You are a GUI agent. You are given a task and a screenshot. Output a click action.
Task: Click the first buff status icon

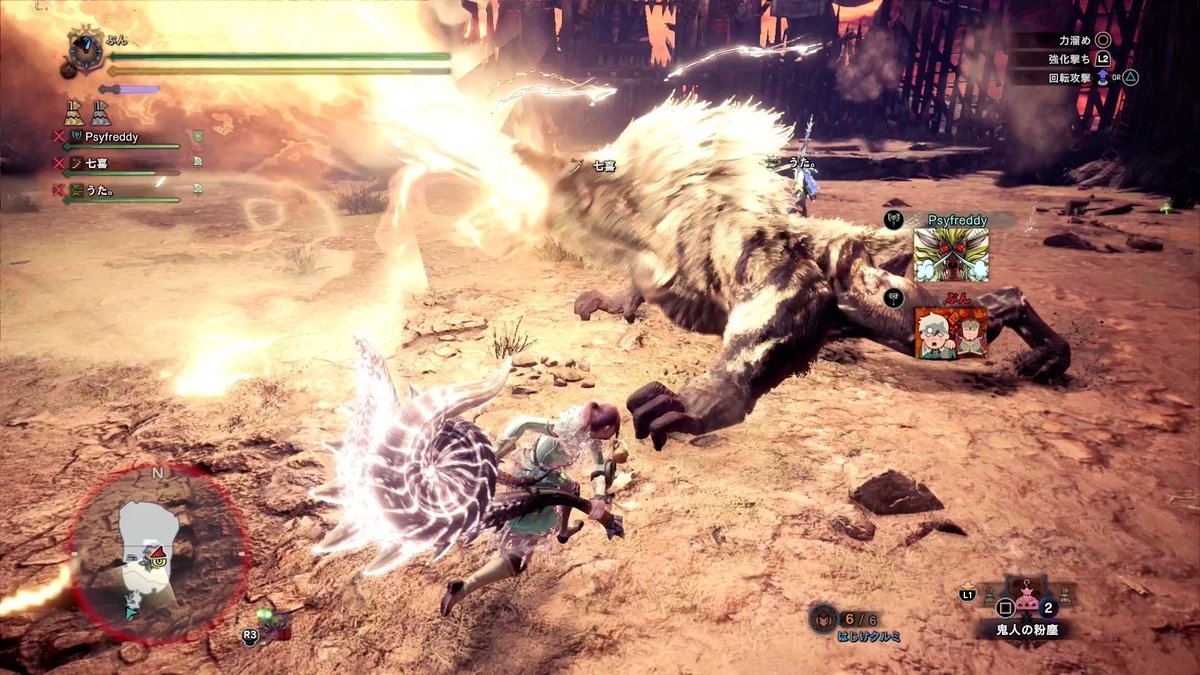[74, 112]
